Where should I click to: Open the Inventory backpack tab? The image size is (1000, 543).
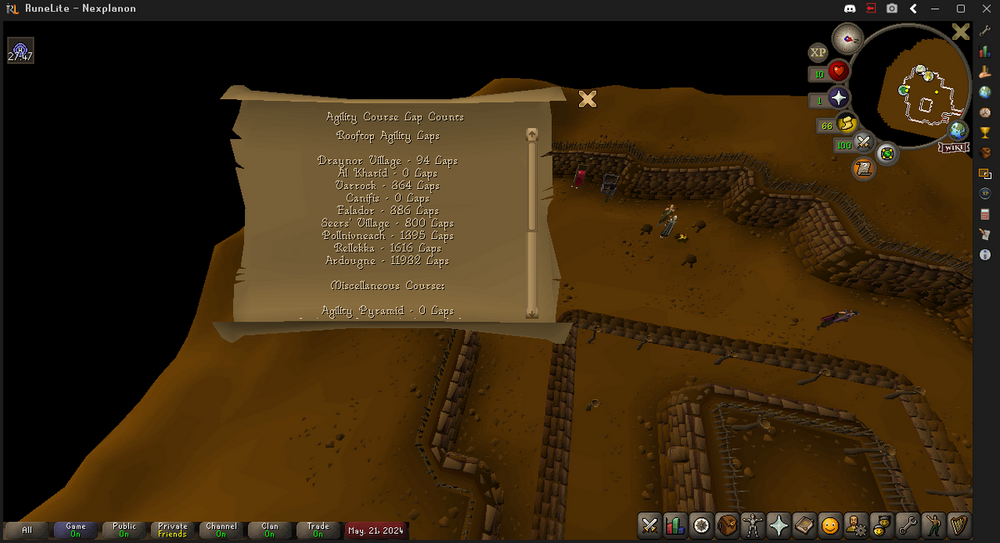pos(727,525)
